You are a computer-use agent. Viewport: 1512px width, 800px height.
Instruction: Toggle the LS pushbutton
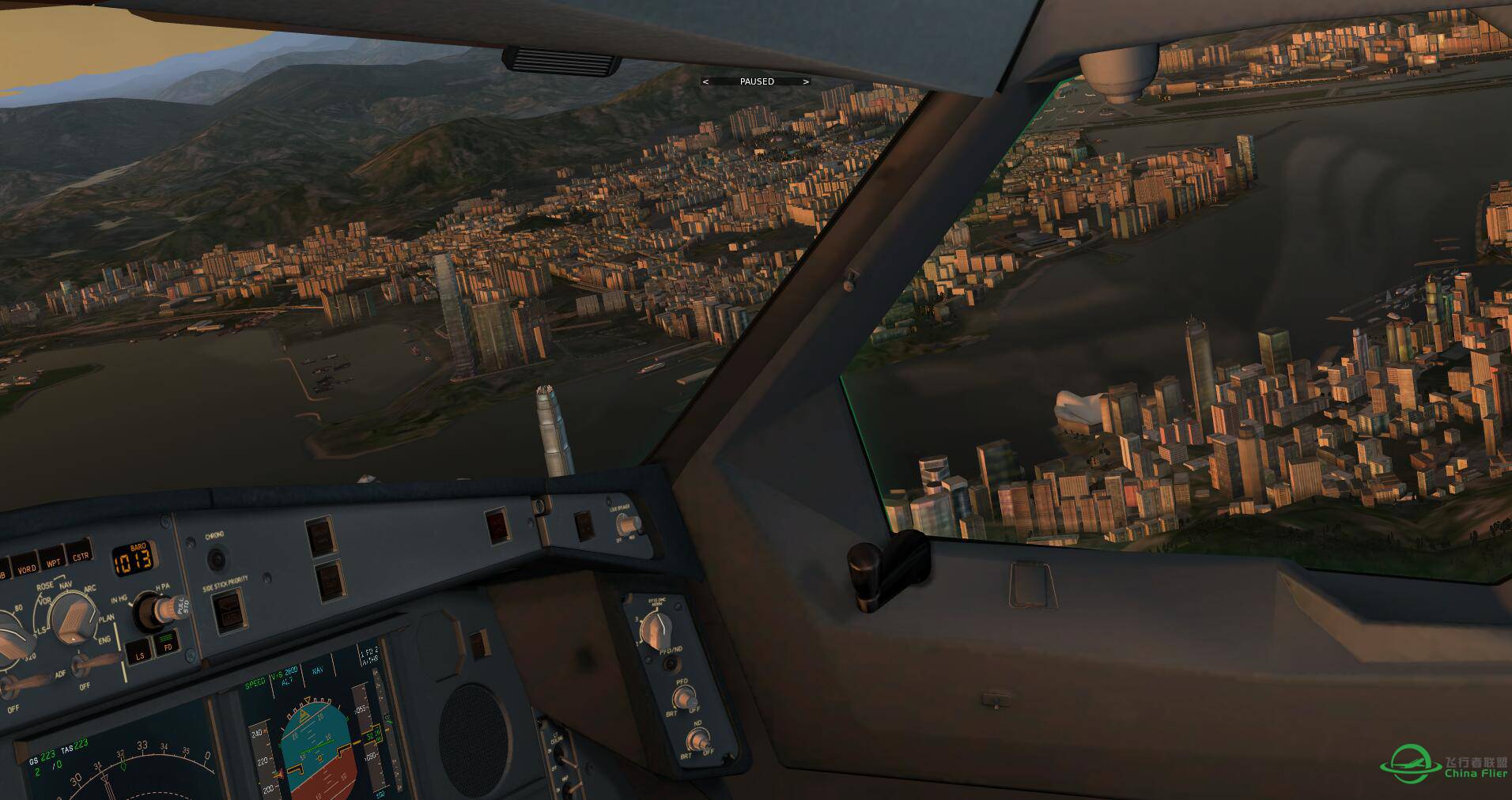140,653
